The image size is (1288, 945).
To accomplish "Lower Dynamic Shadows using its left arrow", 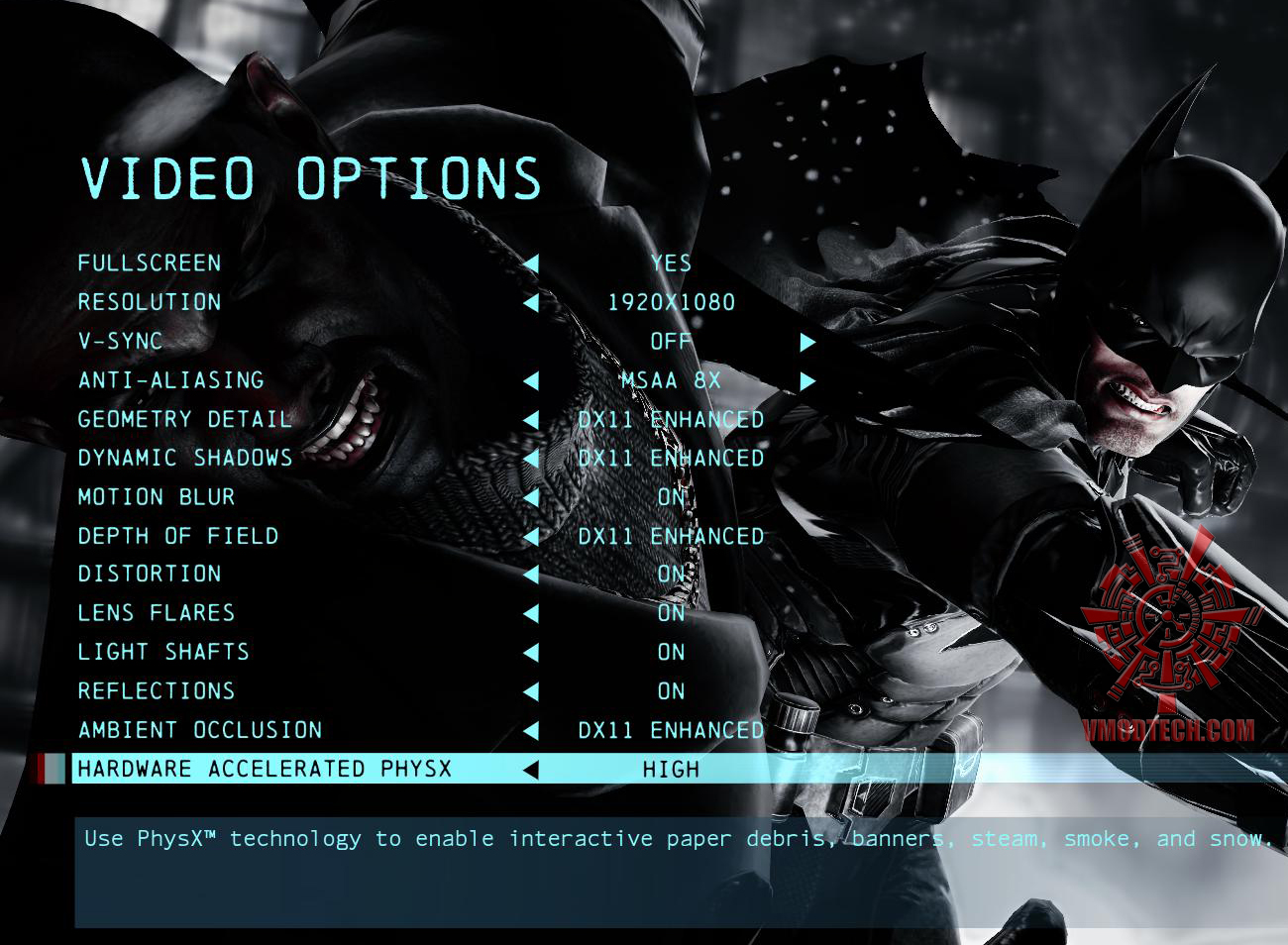I will pyautogui.click(x=531, y=459).
